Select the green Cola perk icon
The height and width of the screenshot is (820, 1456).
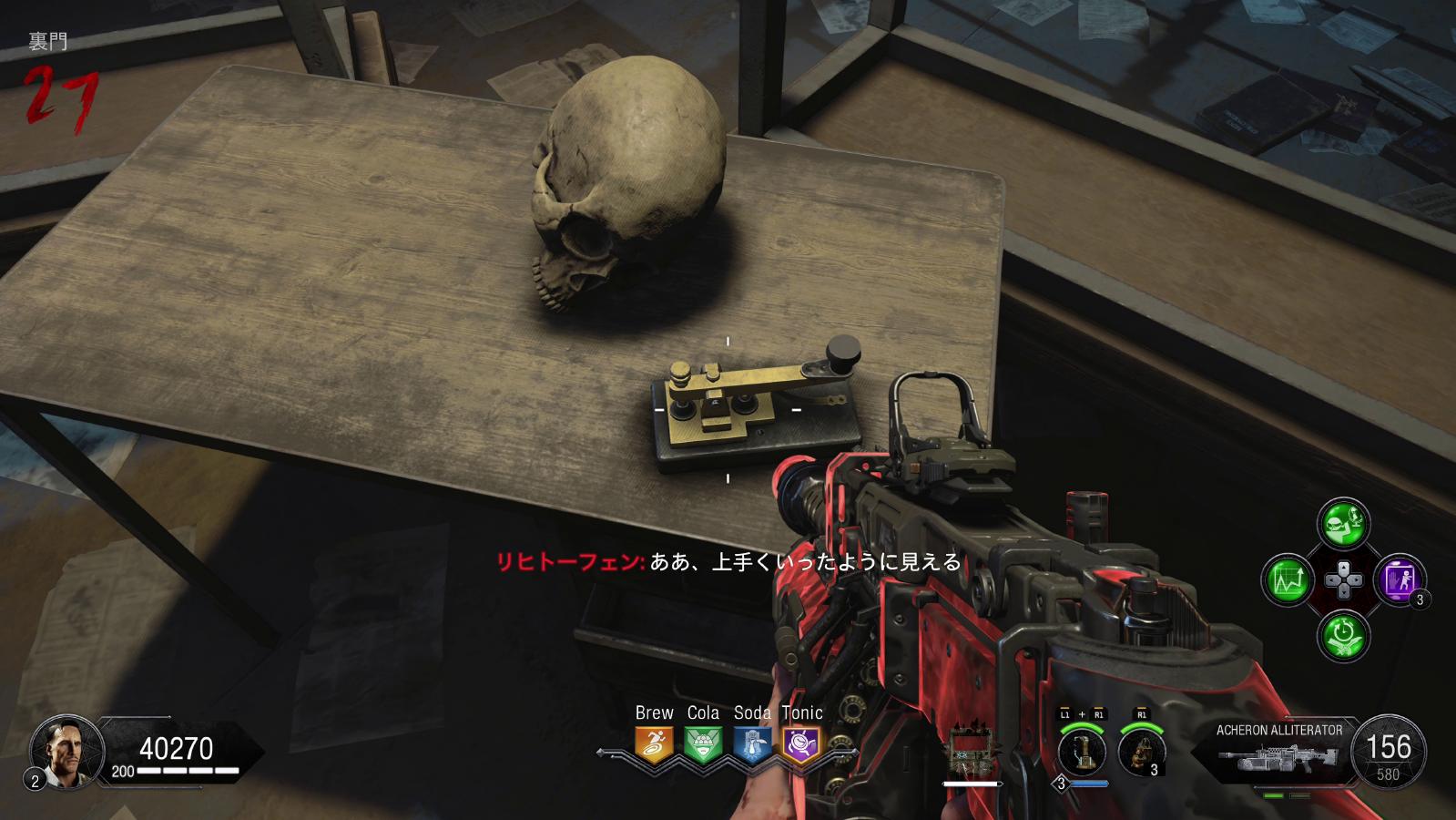(703, 744)
